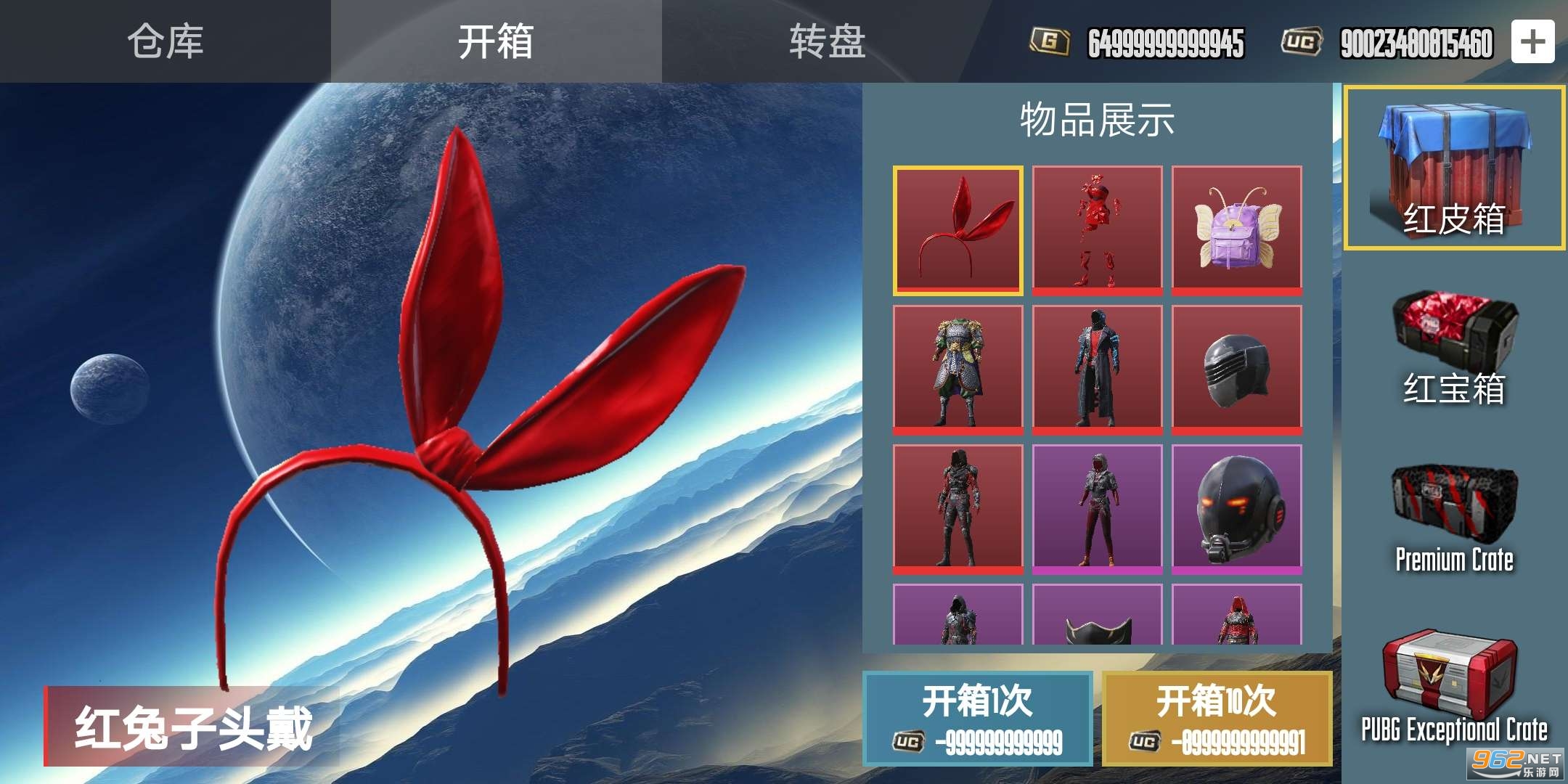
Task: Preview the black helmet with glowing eyes
Action: click(1236, 509)
